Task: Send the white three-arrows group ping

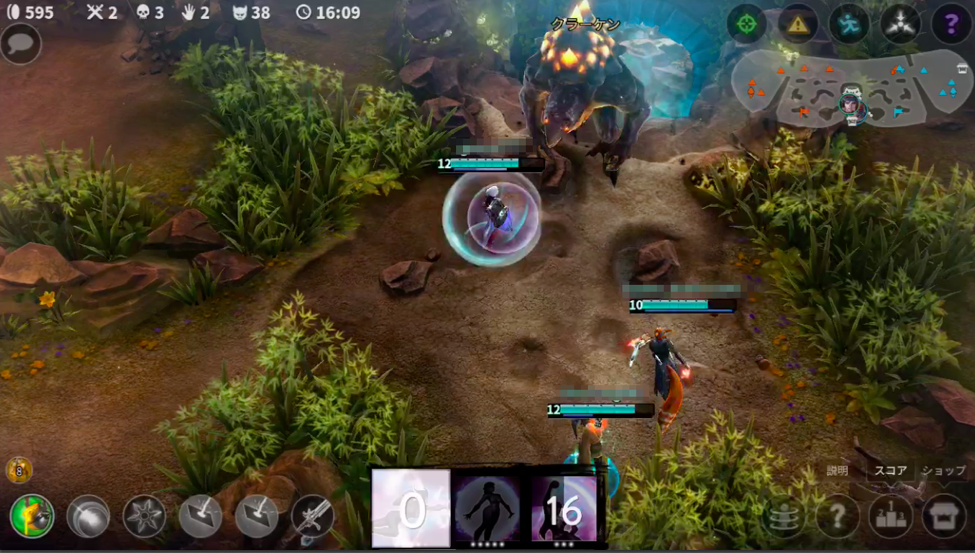Action: [x=900, y=24]
